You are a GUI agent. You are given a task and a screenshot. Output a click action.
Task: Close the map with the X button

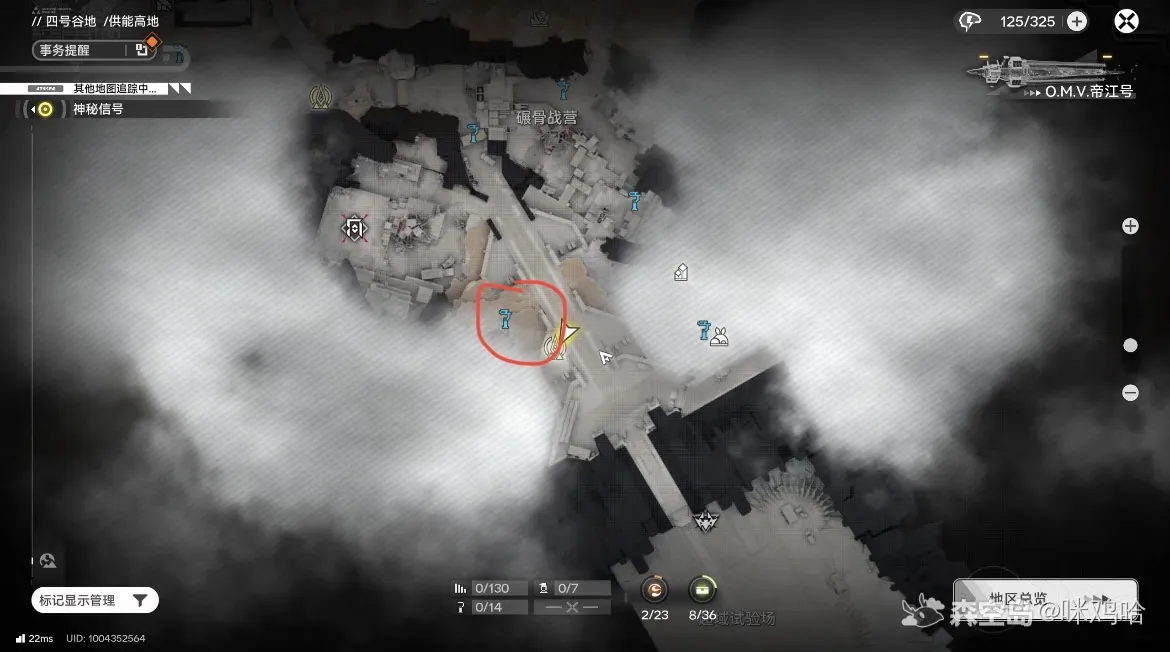(1127, 21)
